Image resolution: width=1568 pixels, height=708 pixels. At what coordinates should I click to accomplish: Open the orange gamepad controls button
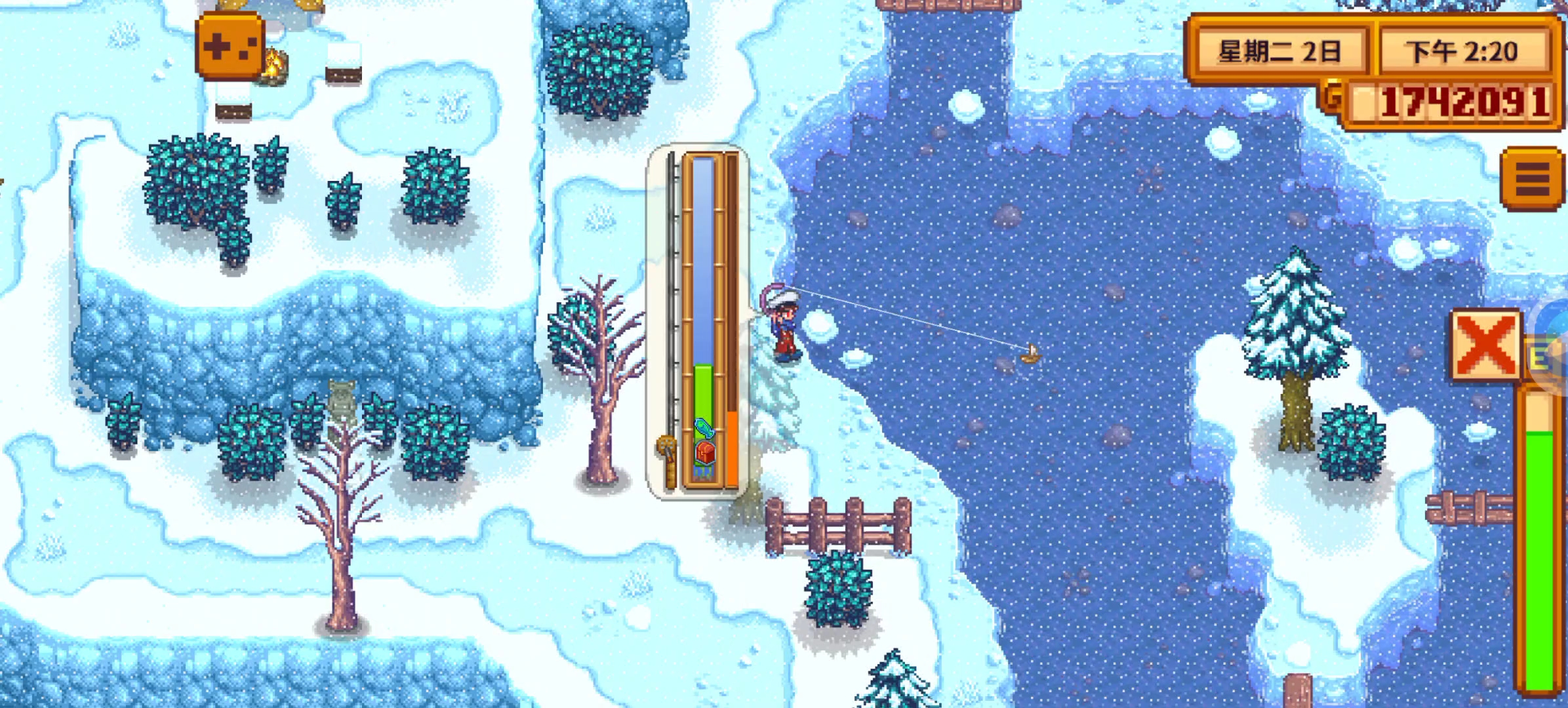point(230,47)
